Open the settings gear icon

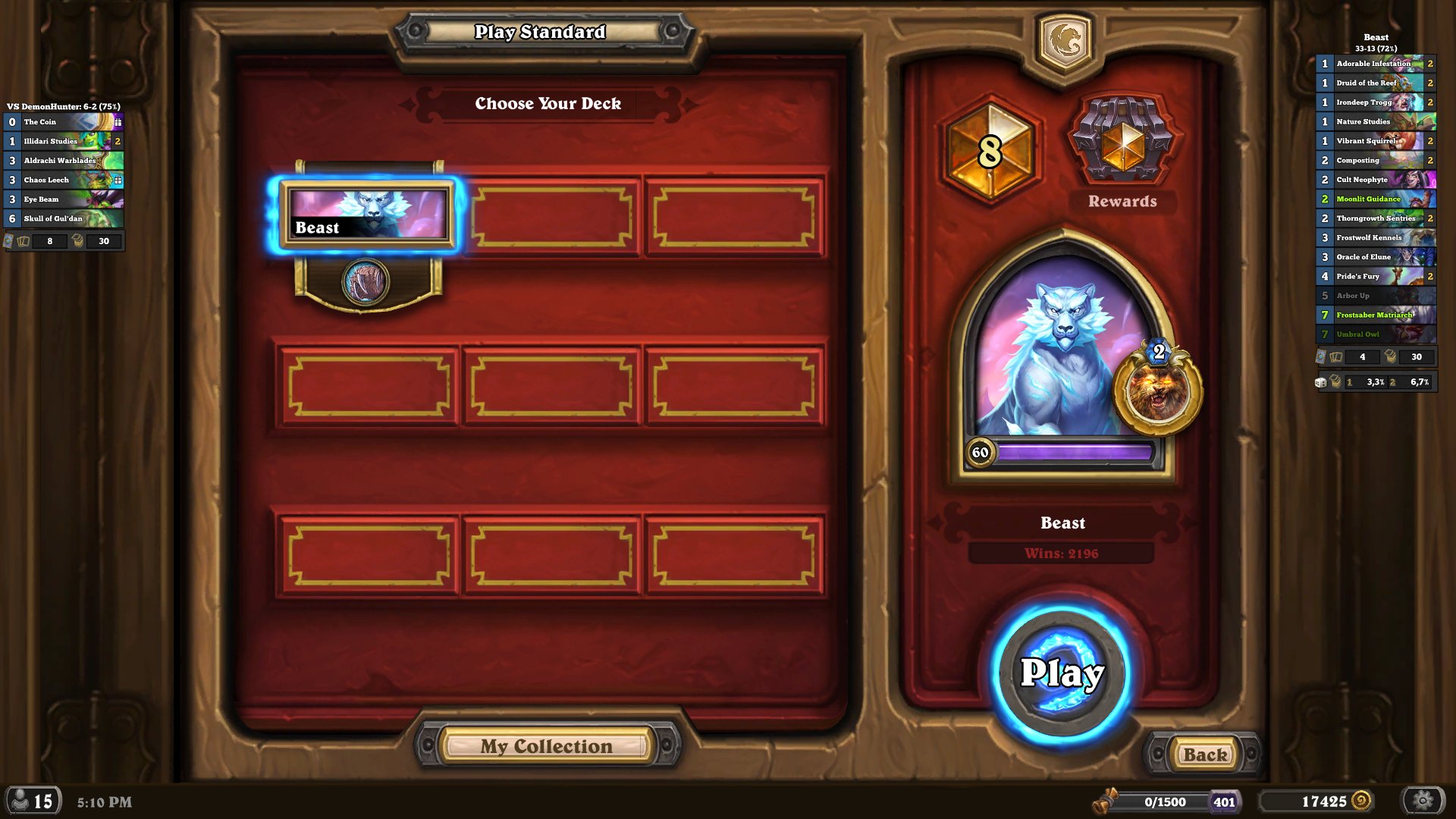coord(1423,801)
